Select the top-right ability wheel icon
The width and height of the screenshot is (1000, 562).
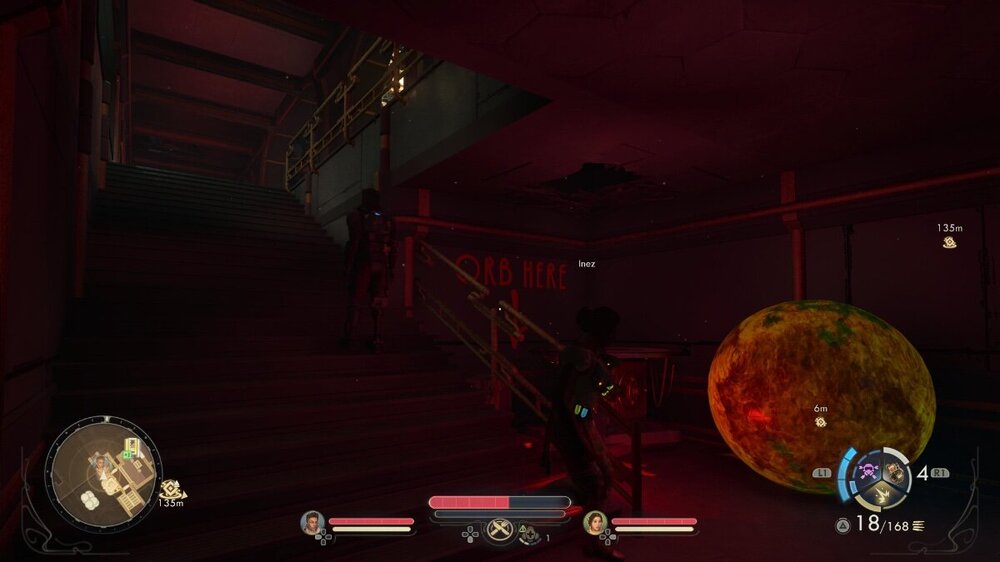coord(894,472)
